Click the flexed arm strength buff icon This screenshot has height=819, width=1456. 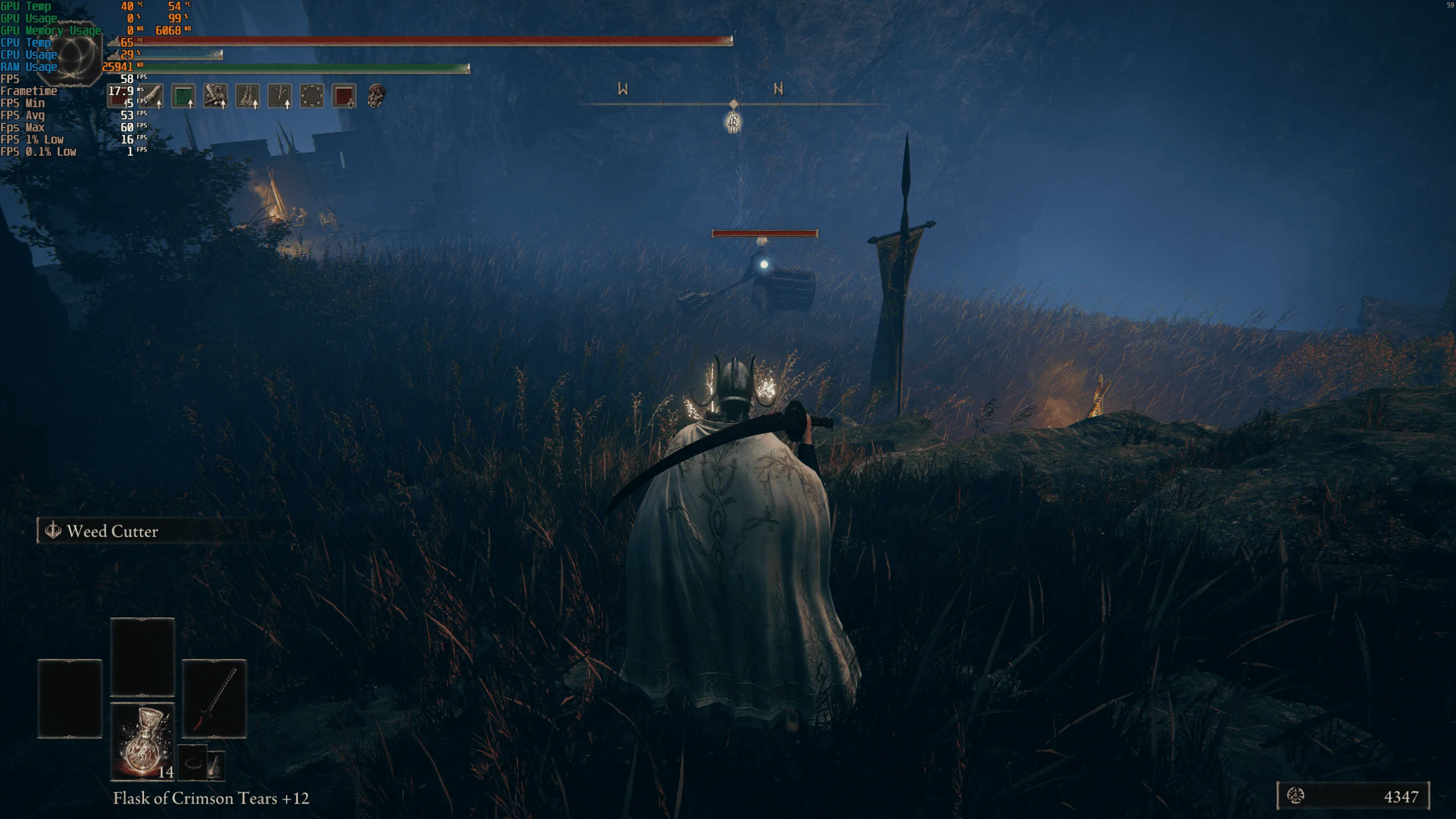point(216,96)
